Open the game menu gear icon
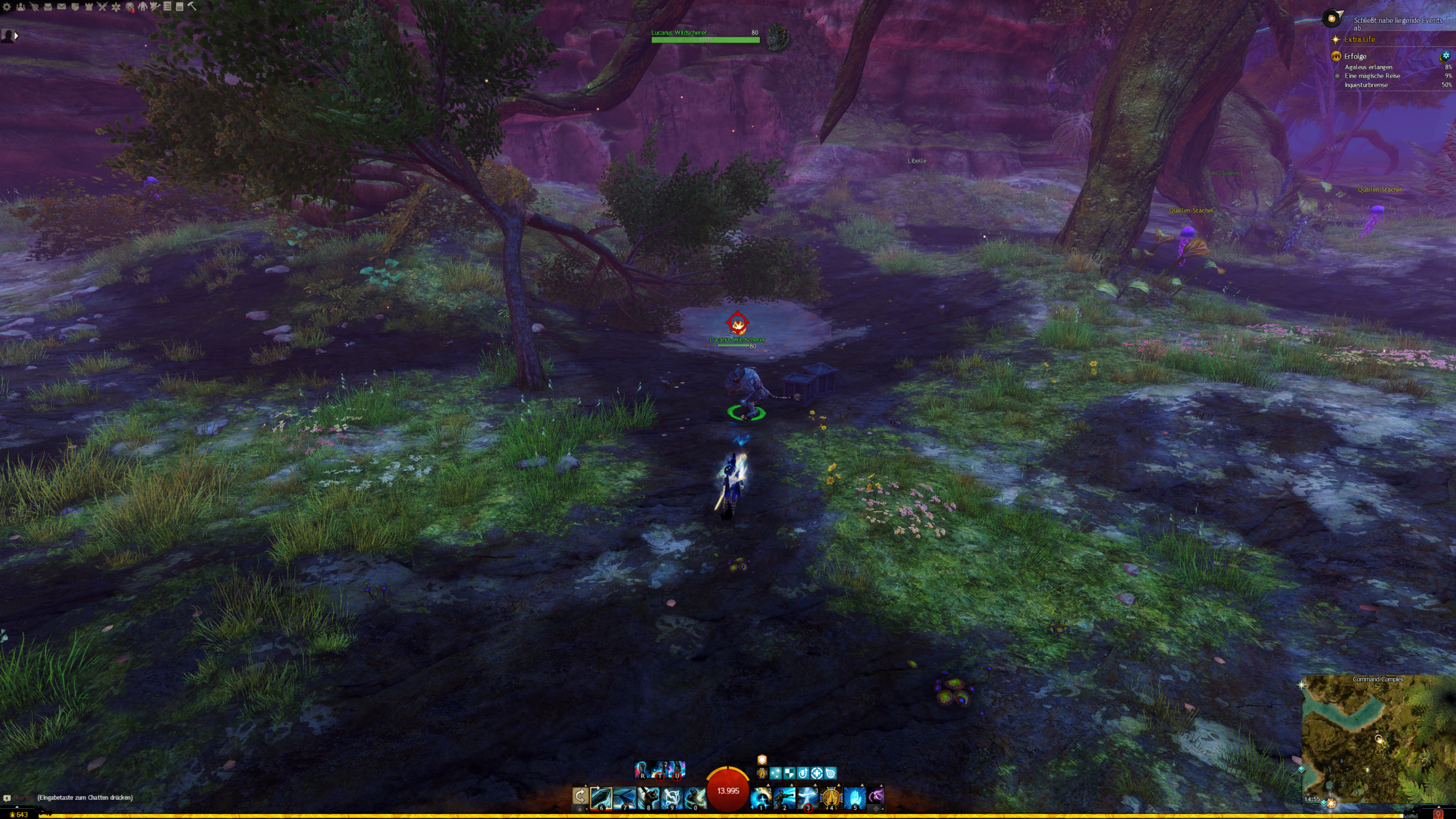 pyautogui.click(x=7, y=7)
